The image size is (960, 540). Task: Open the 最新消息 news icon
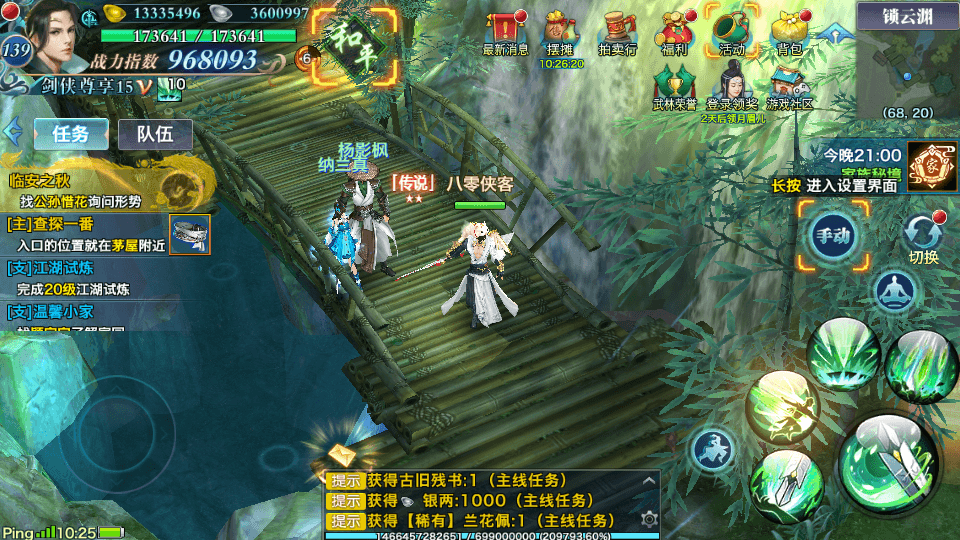[506, 32]
